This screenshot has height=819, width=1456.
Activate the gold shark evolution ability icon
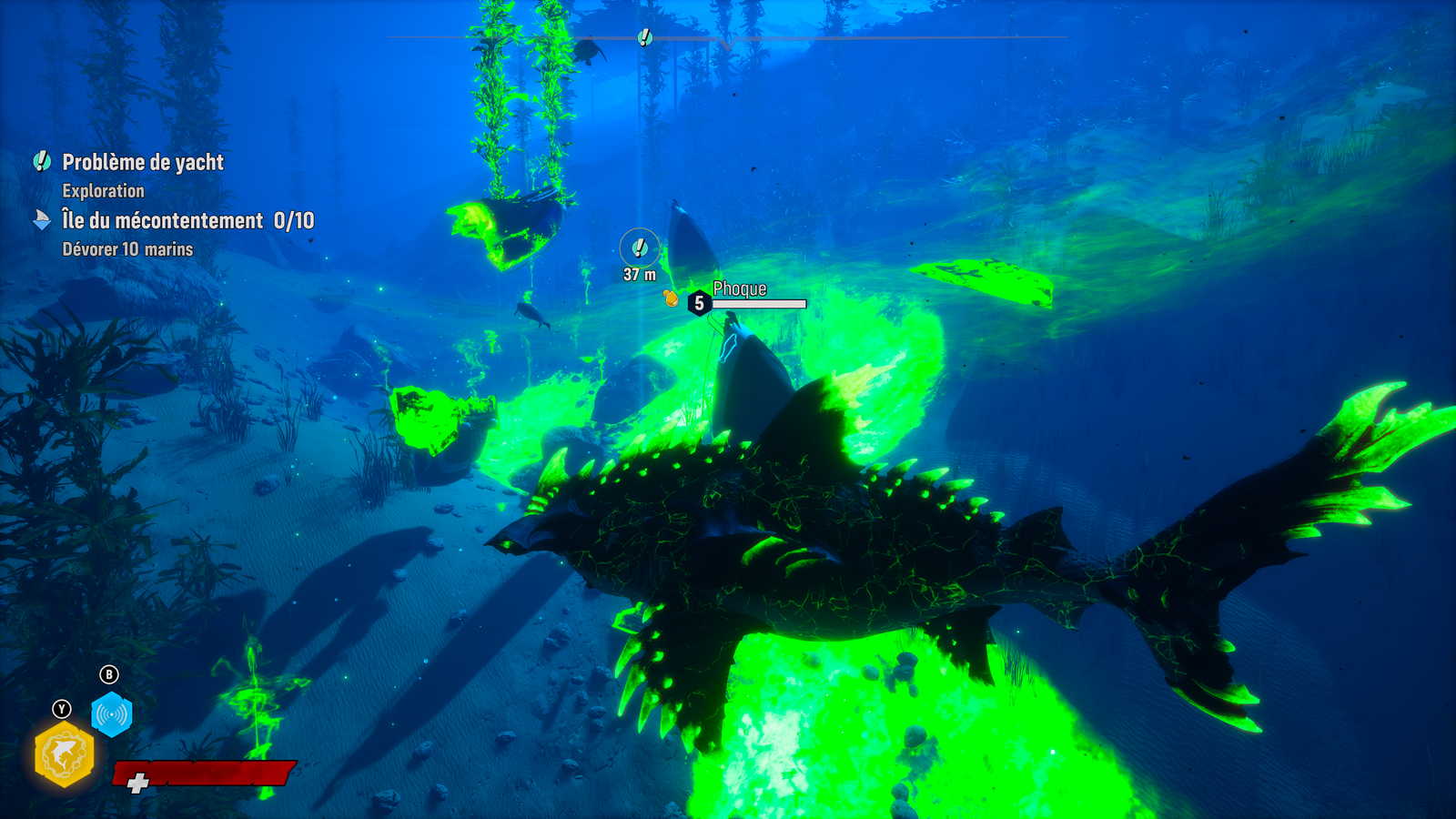tap(64, 754)
